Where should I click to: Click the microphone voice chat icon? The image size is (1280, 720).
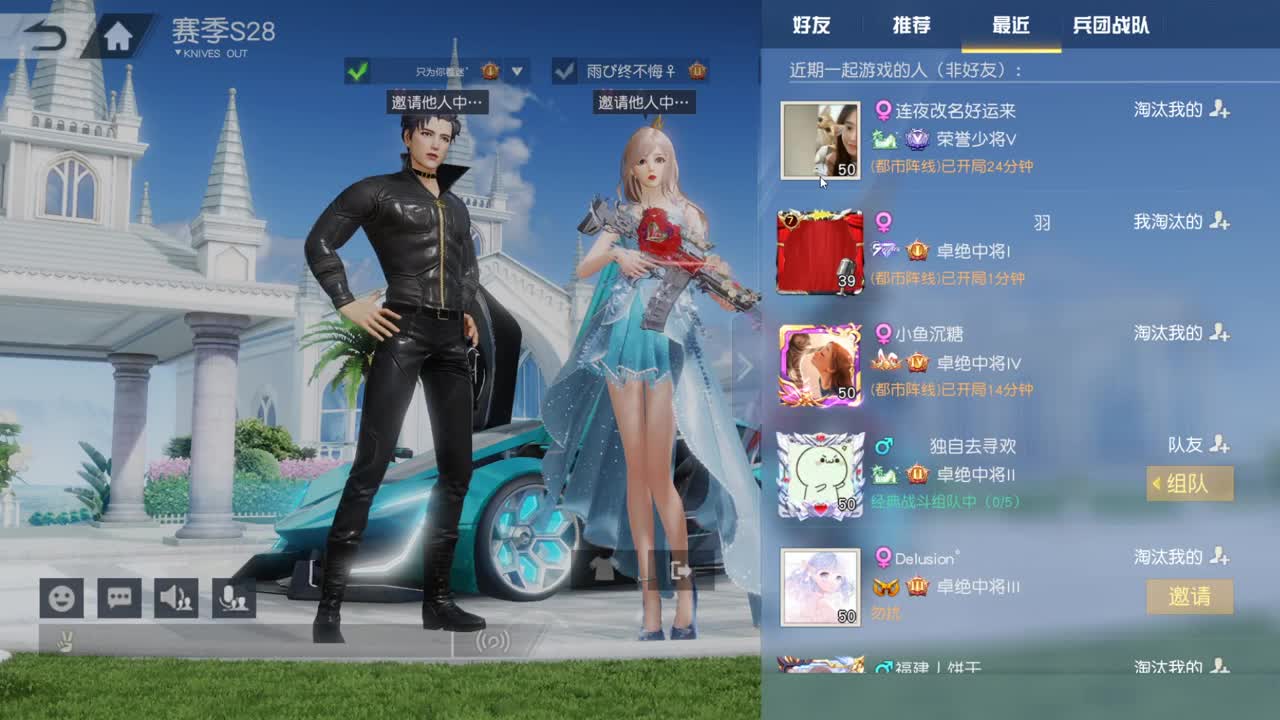pos(235,597)
